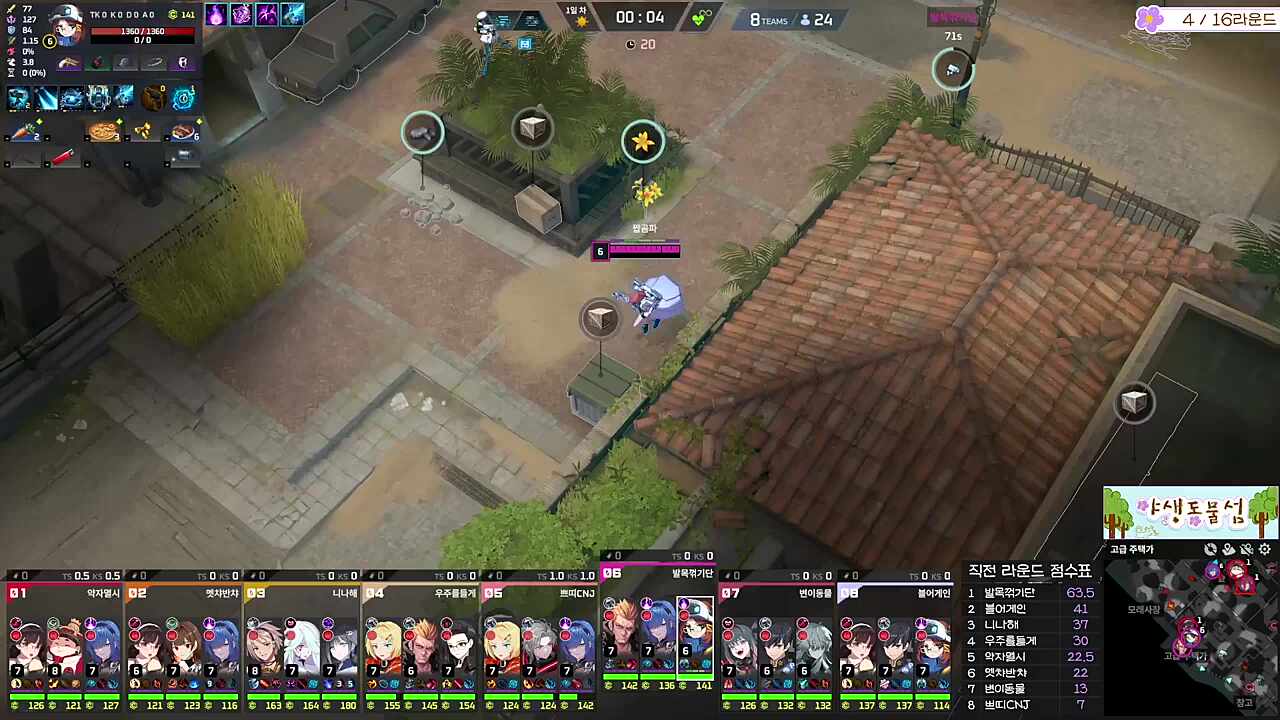This screenshot has height=720, width=1280.
Task: Click the red HP bar showing 1360/1360
Action: point(145,30)
